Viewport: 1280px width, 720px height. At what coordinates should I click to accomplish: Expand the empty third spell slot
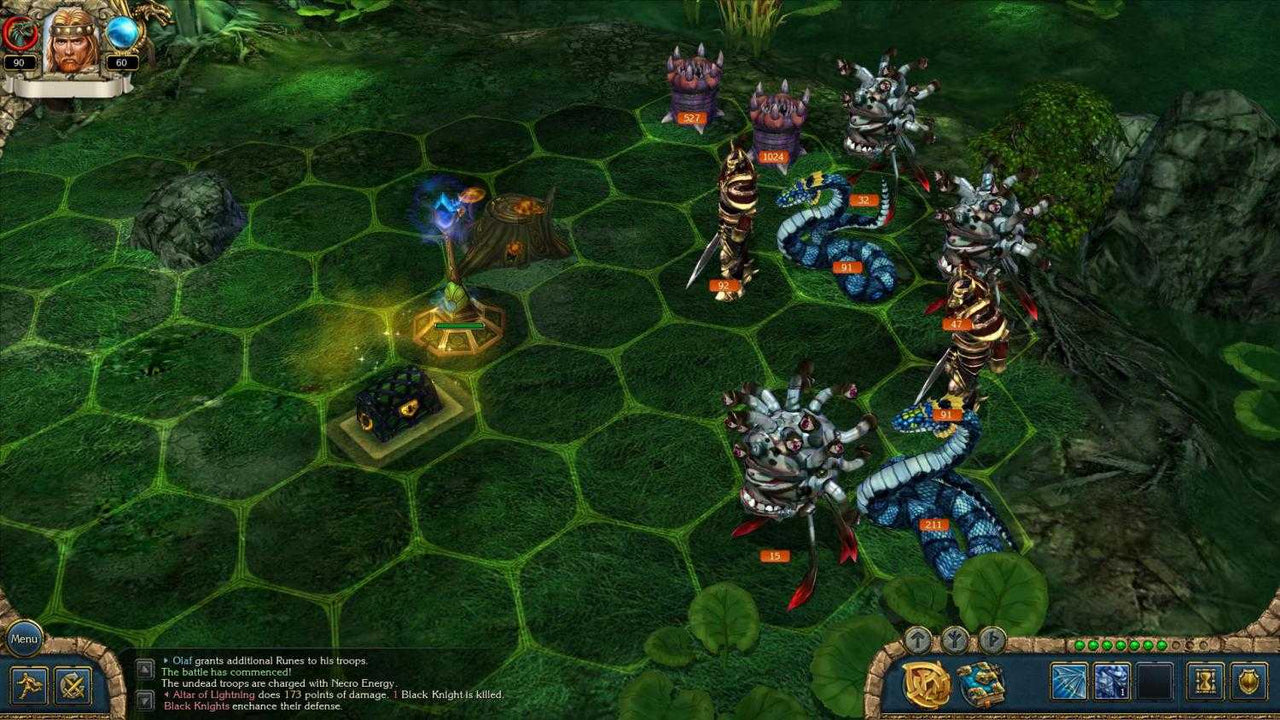[1157, 680]
